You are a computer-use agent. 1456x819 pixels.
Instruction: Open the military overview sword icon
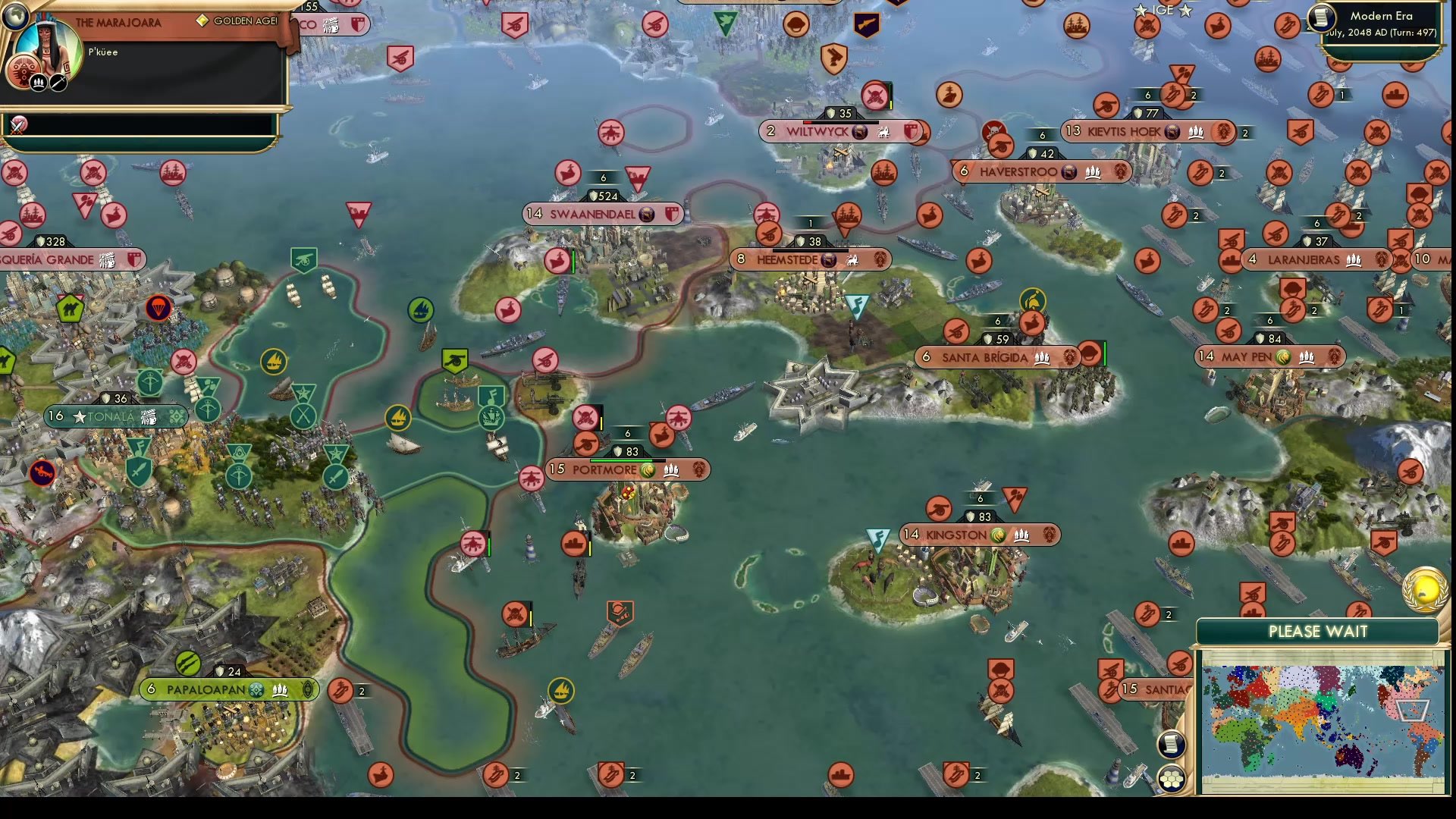point(58,80)
